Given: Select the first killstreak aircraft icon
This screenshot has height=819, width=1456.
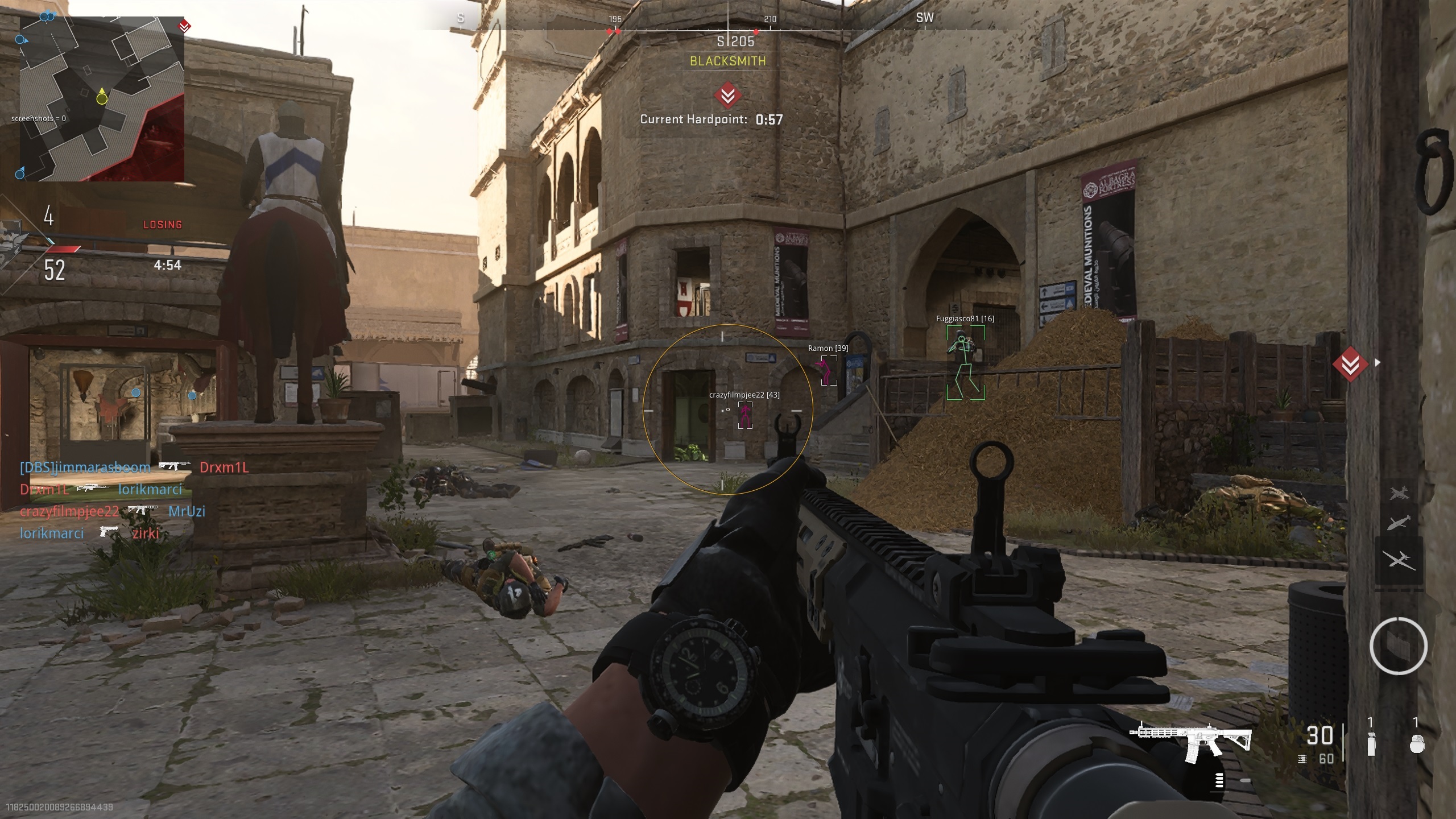Looking at the screenshot, I should coord(1397,492).
